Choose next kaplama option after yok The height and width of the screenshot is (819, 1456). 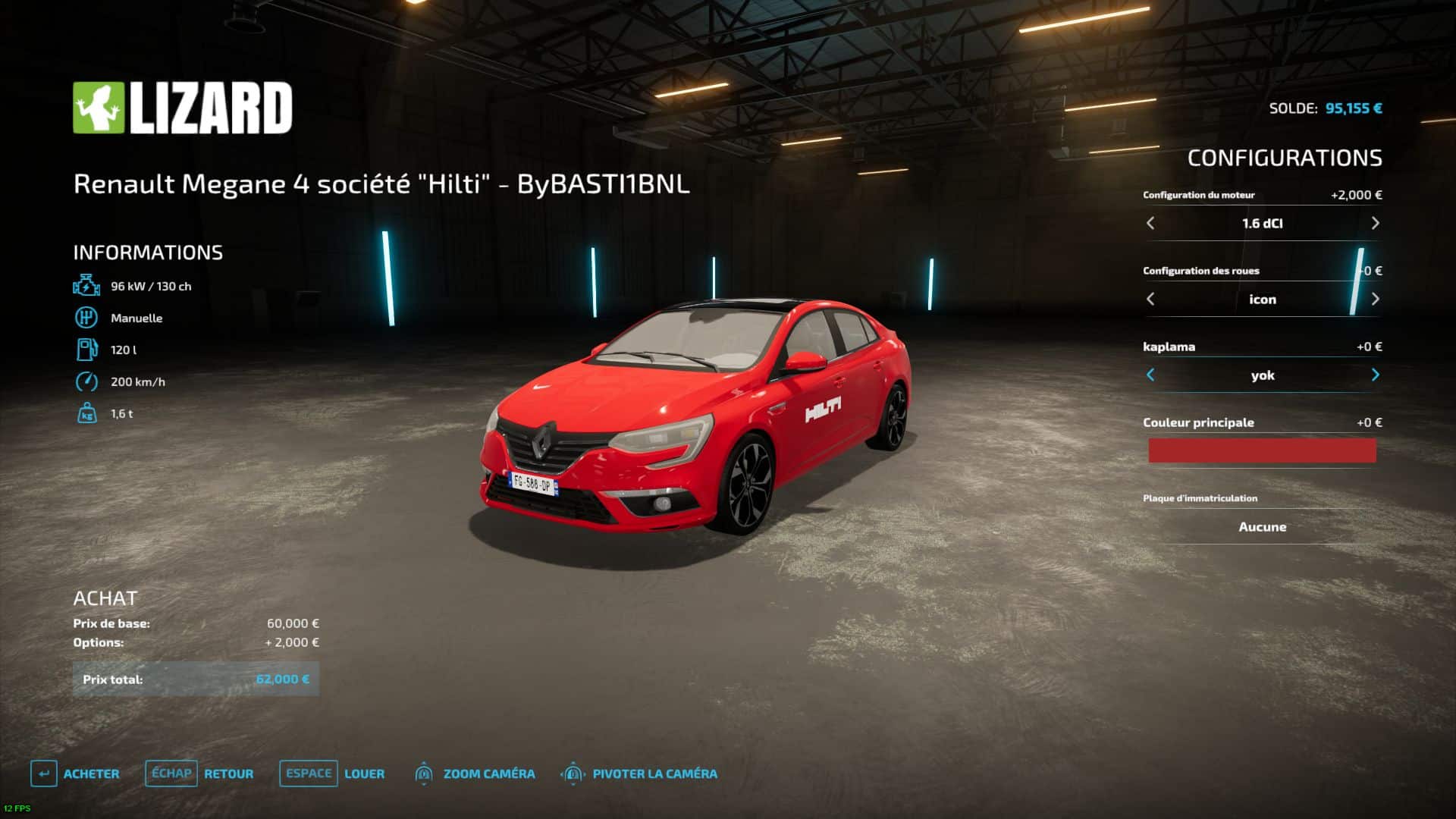click(x=1375, y=375)
